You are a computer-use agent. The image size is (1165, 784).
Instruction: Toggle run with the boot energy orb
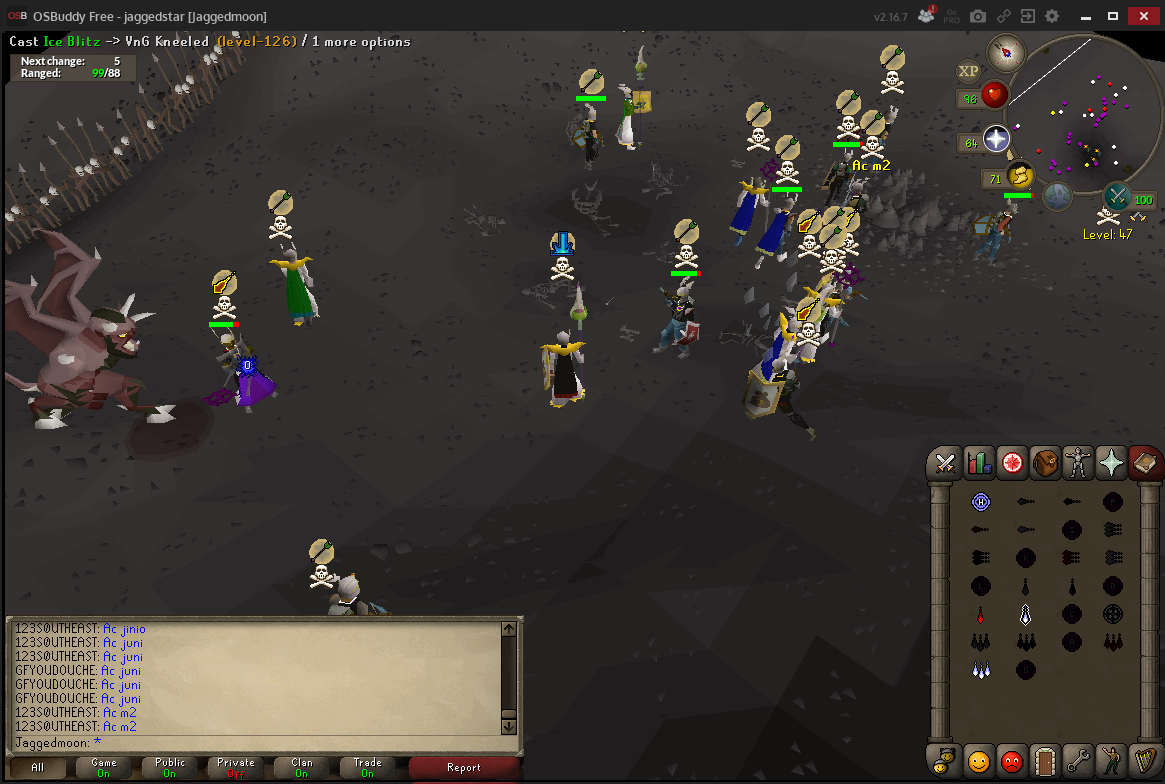click(x=1019, y=176)
